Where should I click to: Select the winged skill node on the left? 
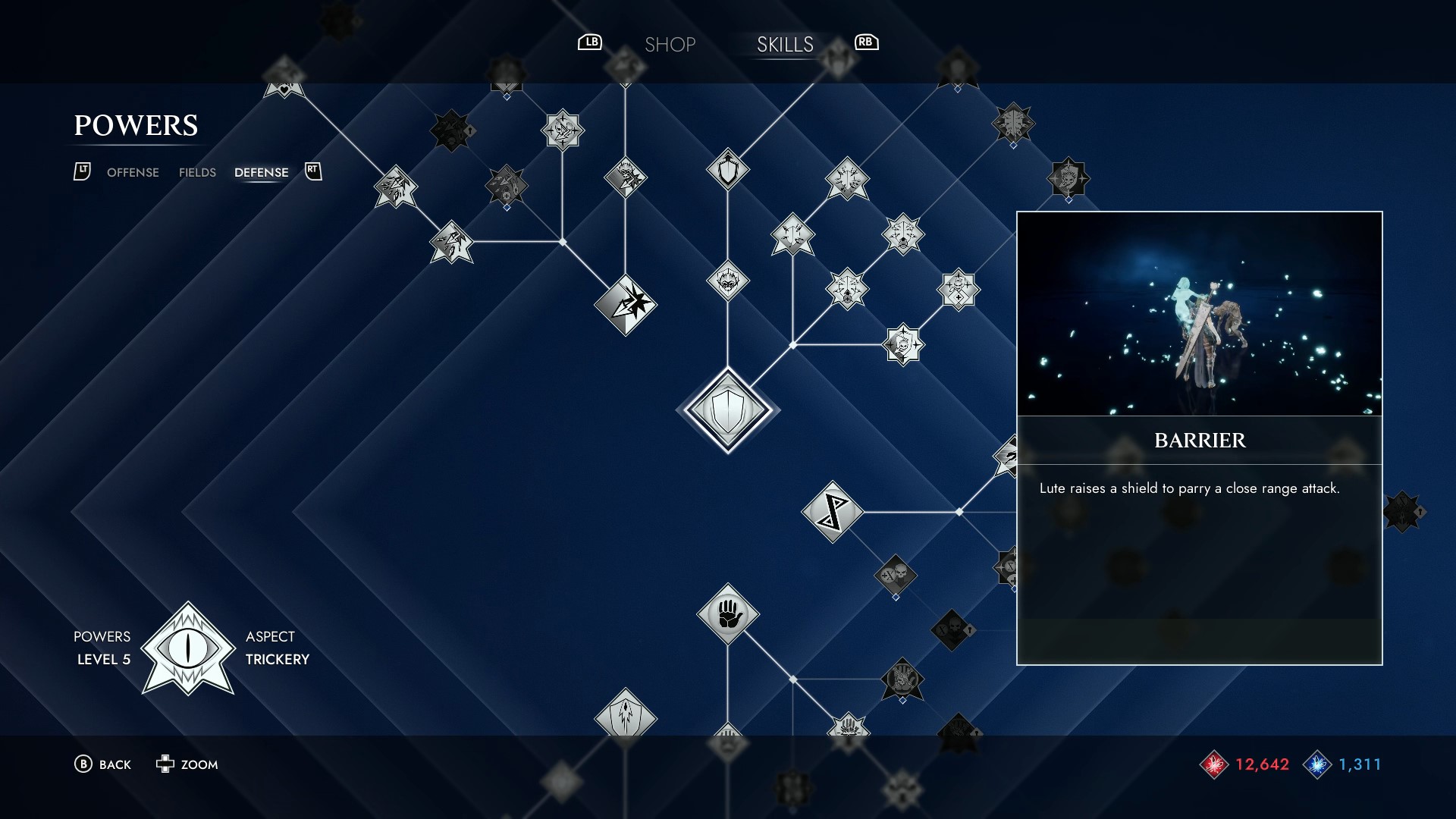[394, 187]
